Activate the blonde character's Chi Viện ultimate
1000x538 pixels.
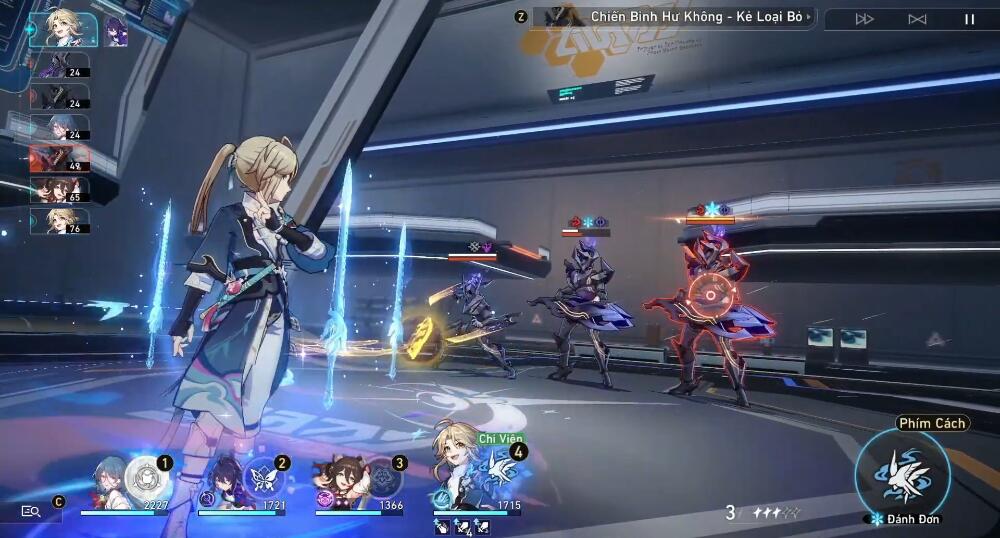click(x=497, y=468)
